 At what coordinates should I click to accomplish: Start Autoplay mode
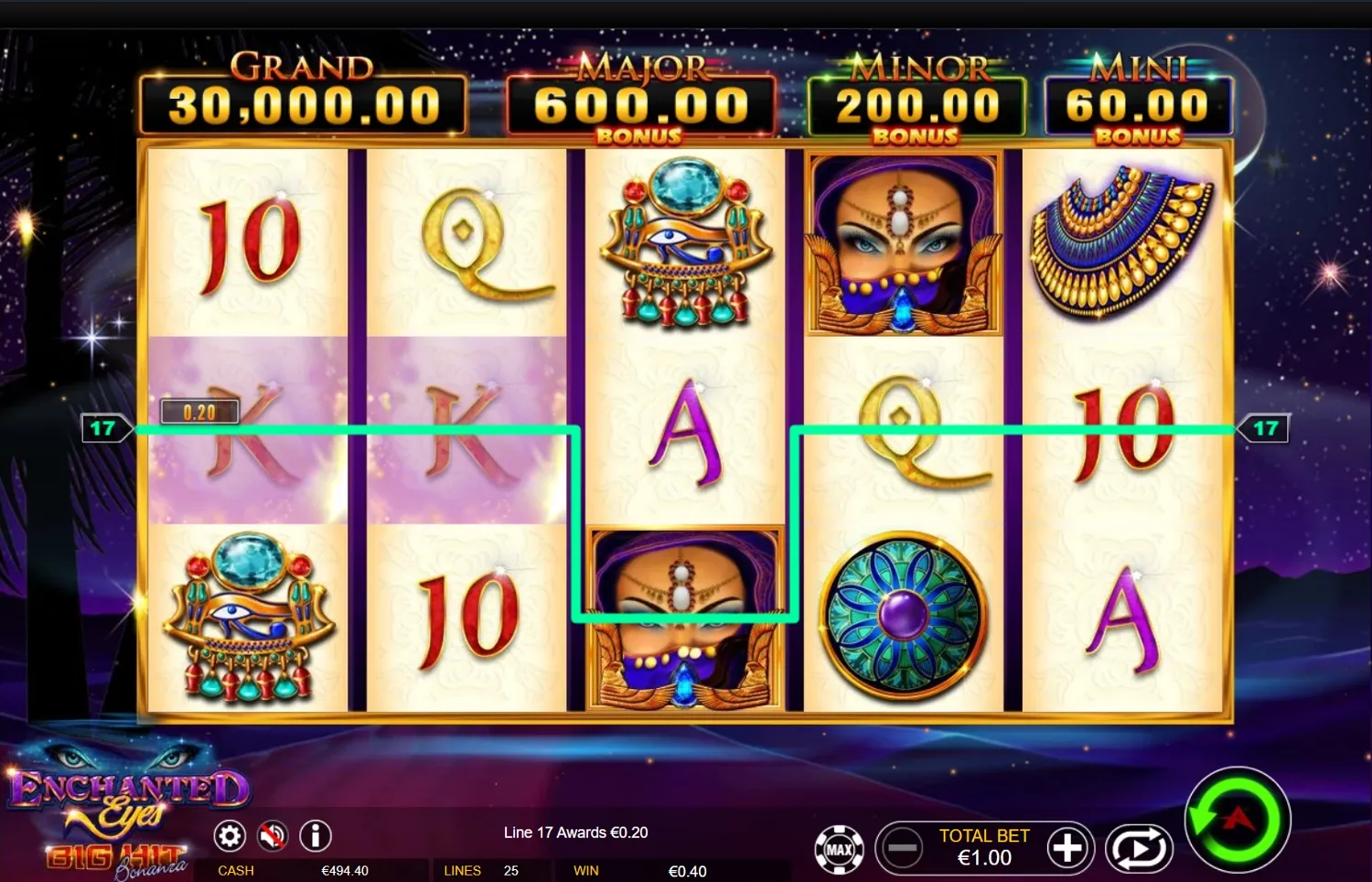(x=1138, y=848)
